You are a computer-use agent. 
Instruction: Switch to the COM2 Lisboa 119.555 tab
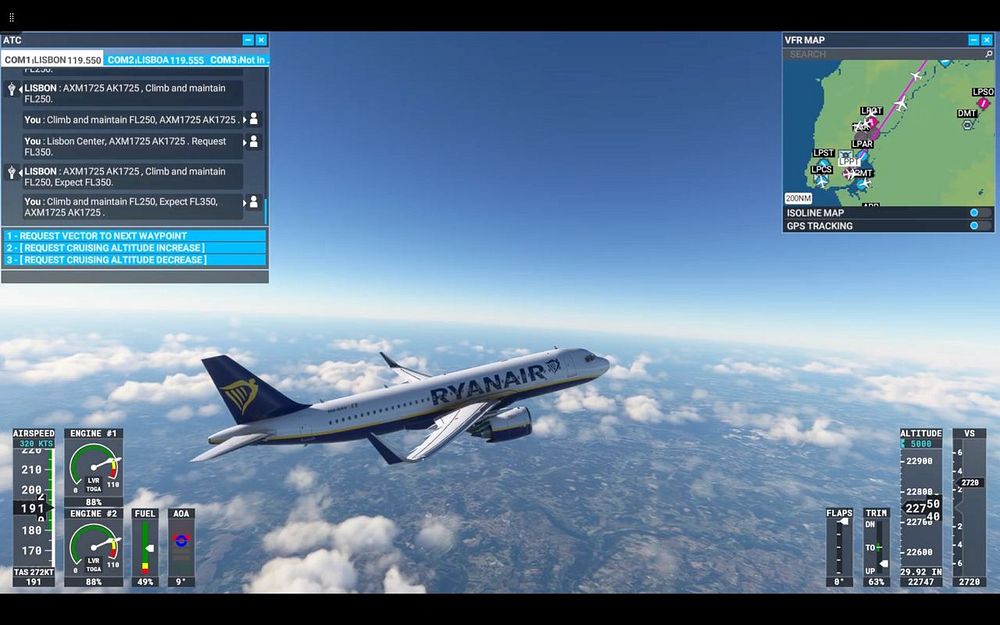pos(155,60)
